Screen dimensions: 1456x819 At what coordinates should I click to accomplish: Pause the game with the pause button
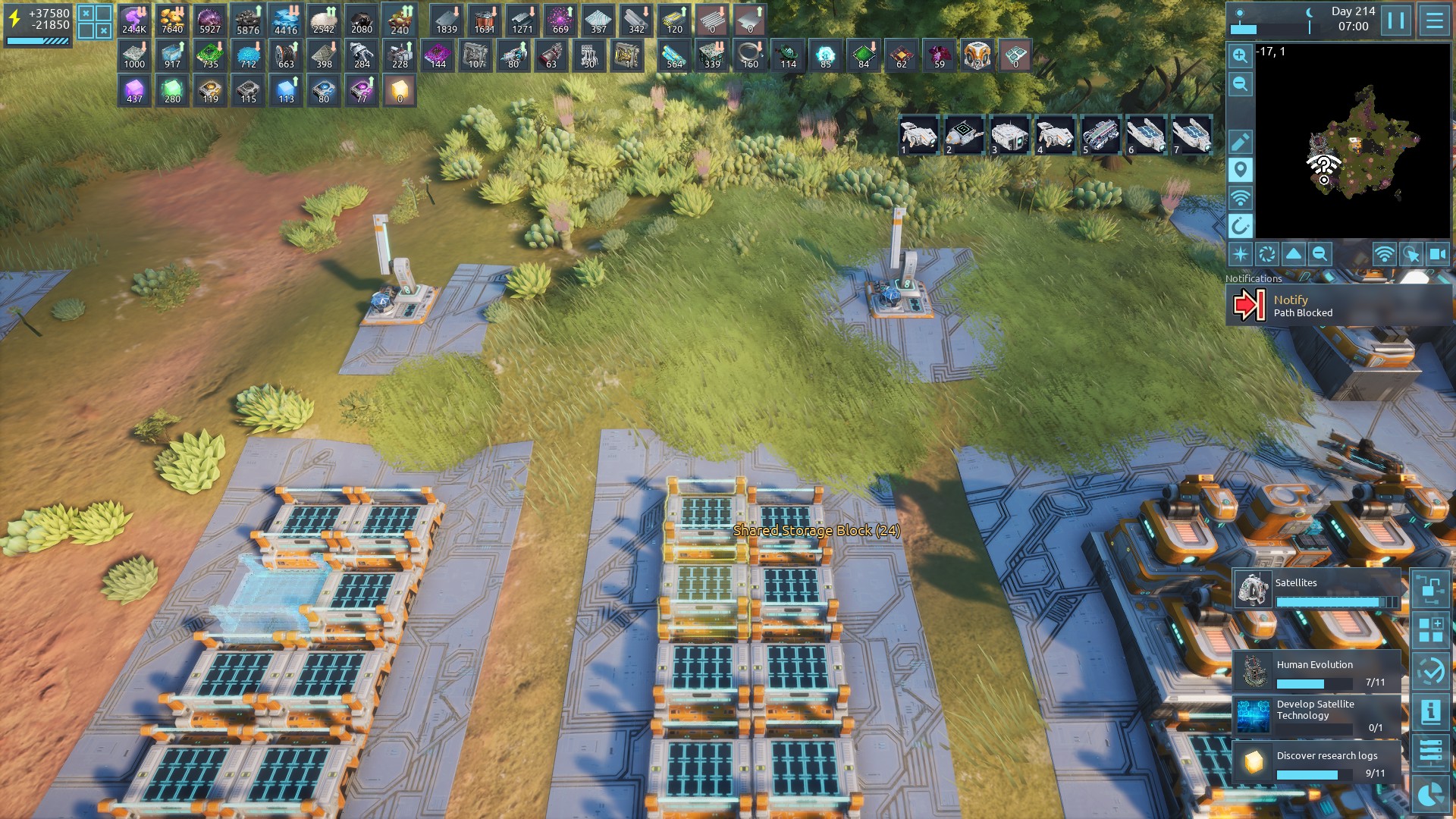coord(1396,20)
